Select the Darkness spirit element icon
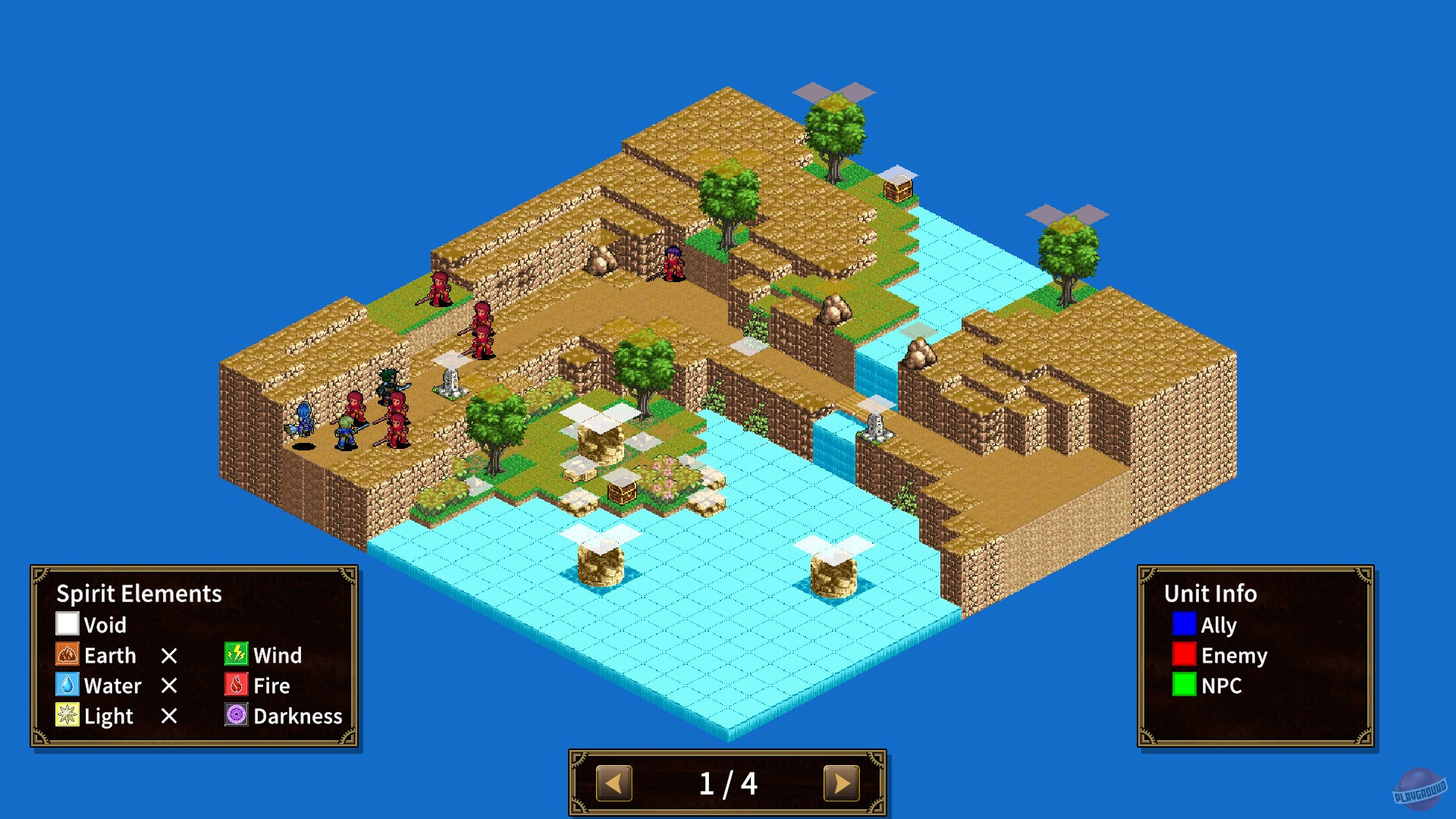The height and width of the screenshot is (819, 1456). click(x=236, y=715)
